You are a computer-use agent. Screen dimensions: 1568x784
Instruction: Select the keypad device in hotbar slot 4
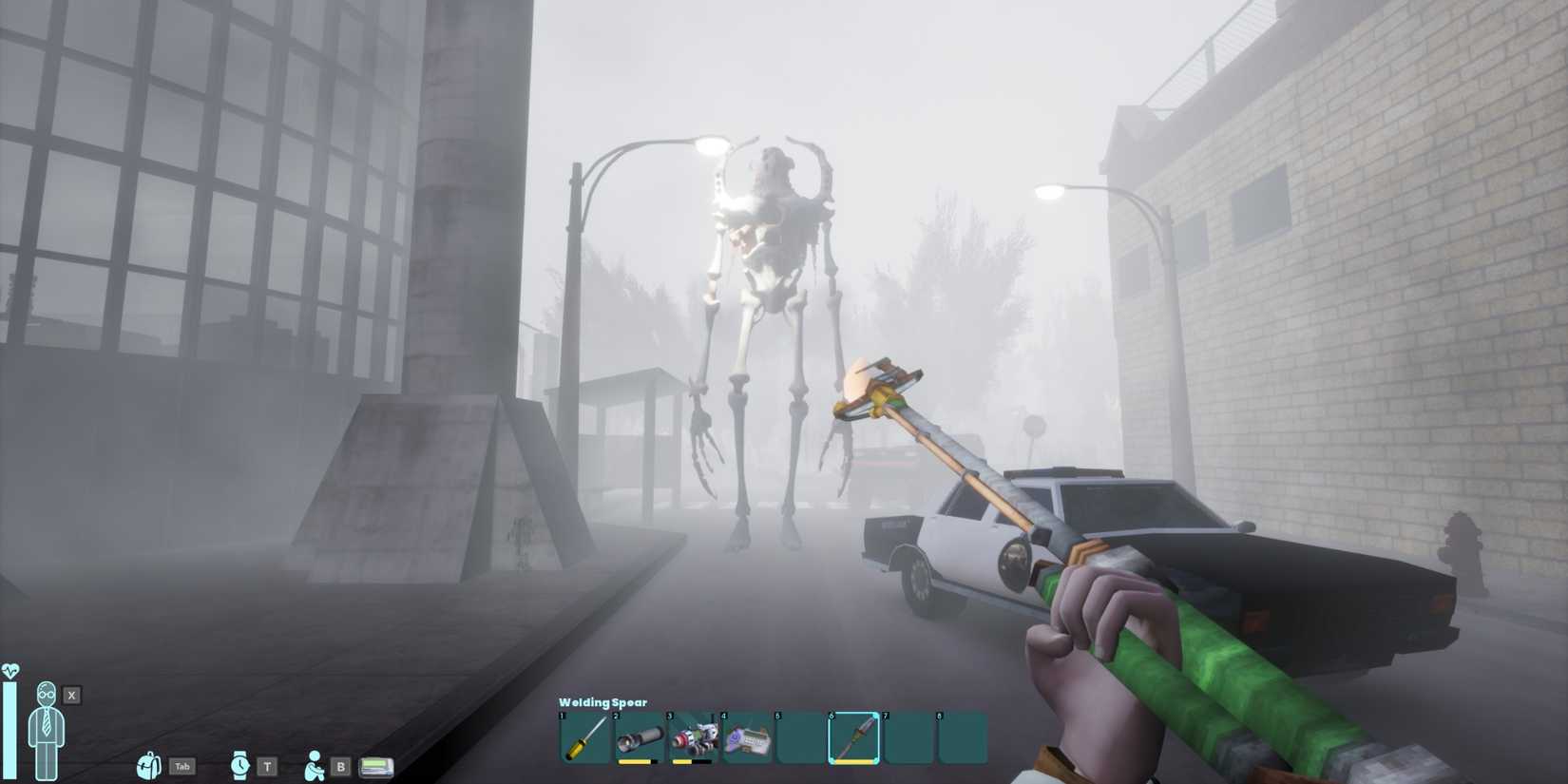(x=747, y=738)
